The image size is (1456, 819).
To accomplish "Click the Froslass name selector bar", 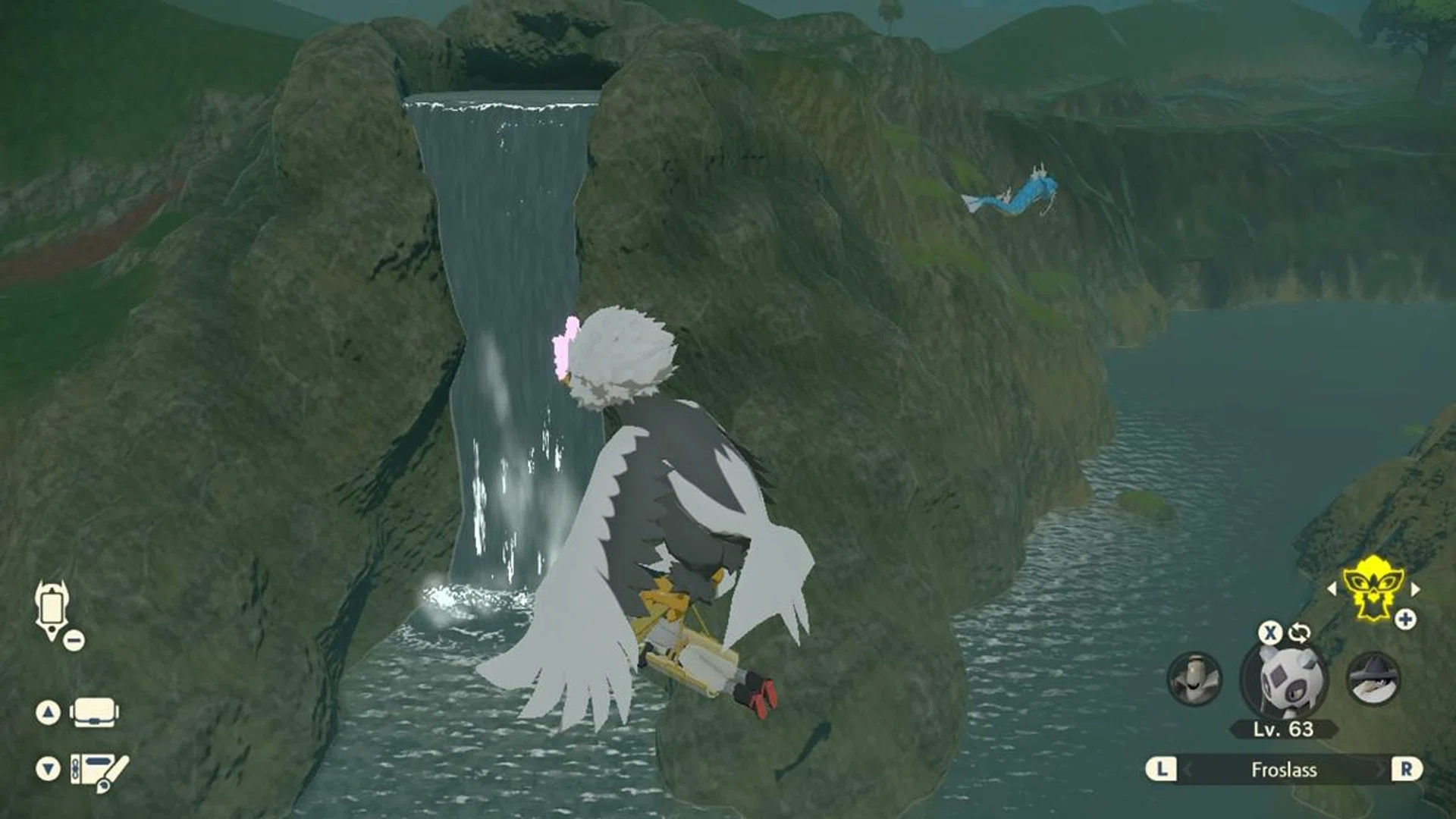I will click(1283, 770).
